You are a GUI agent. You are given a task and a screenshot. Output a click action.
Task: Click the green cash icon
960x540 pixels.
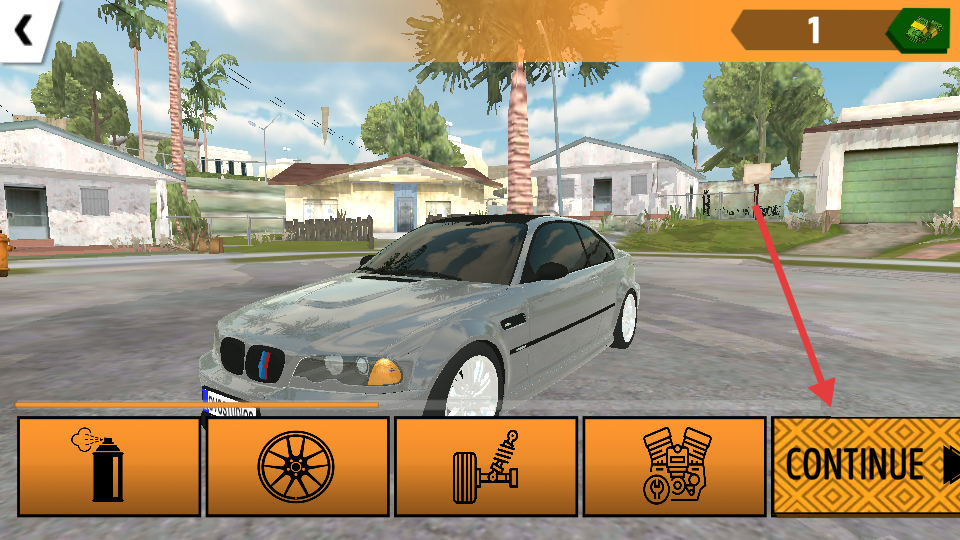point(919,30)
